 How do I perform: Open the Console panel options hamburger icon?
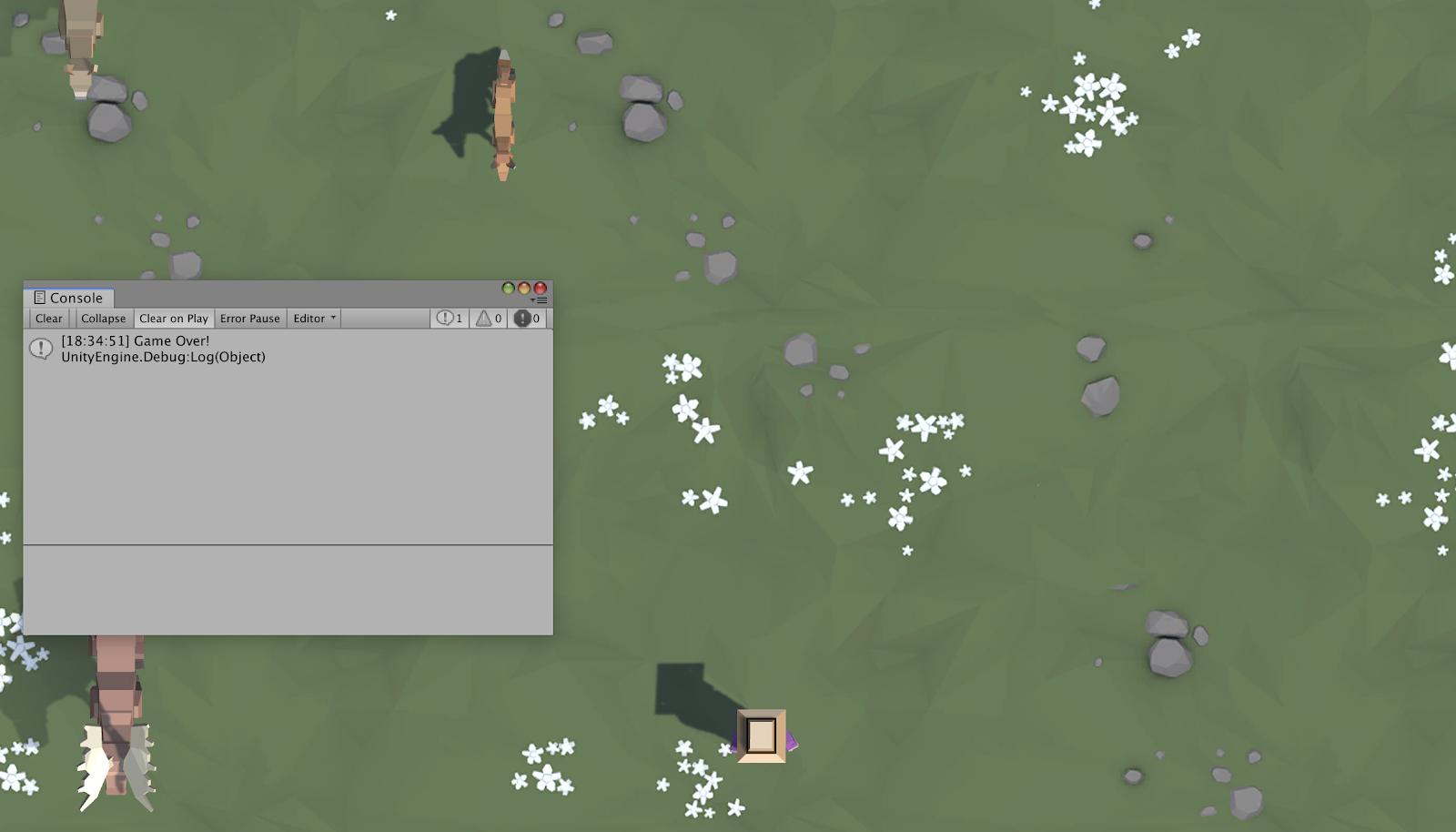[x=542, y=300]
